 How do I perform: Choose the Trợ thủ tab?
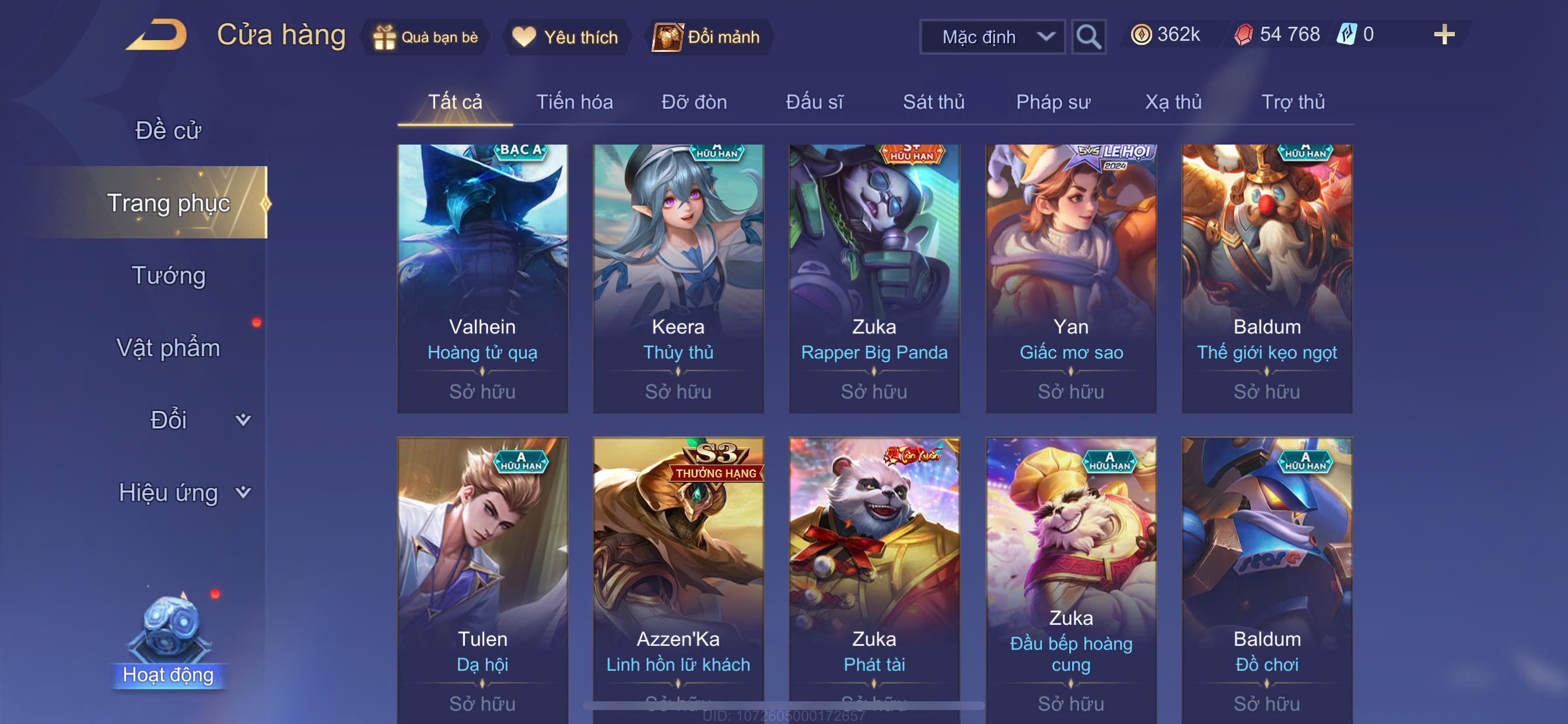tap(1292, 102)
